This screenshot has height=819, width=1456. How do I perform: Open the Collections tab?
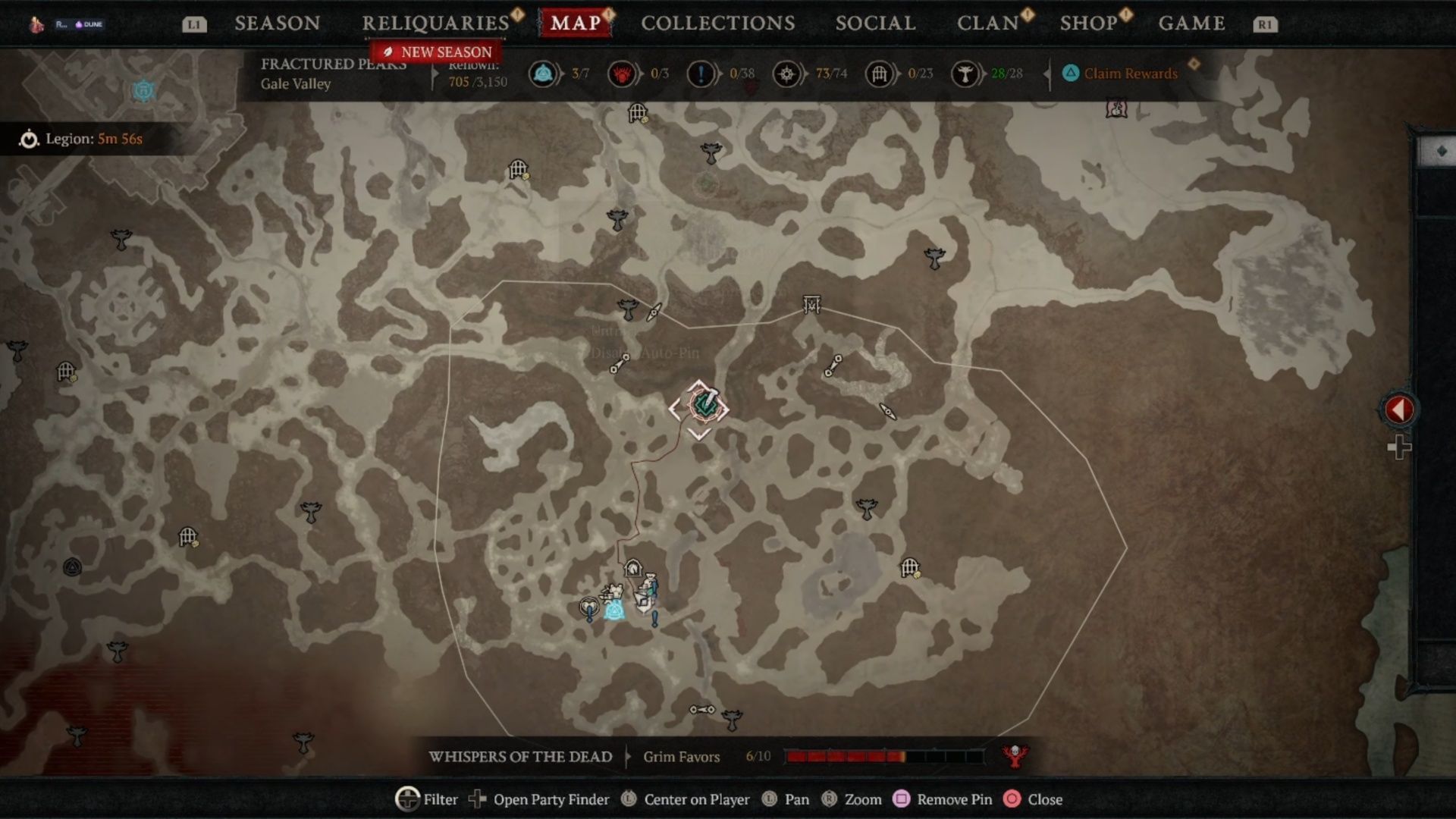coord(717,24)
